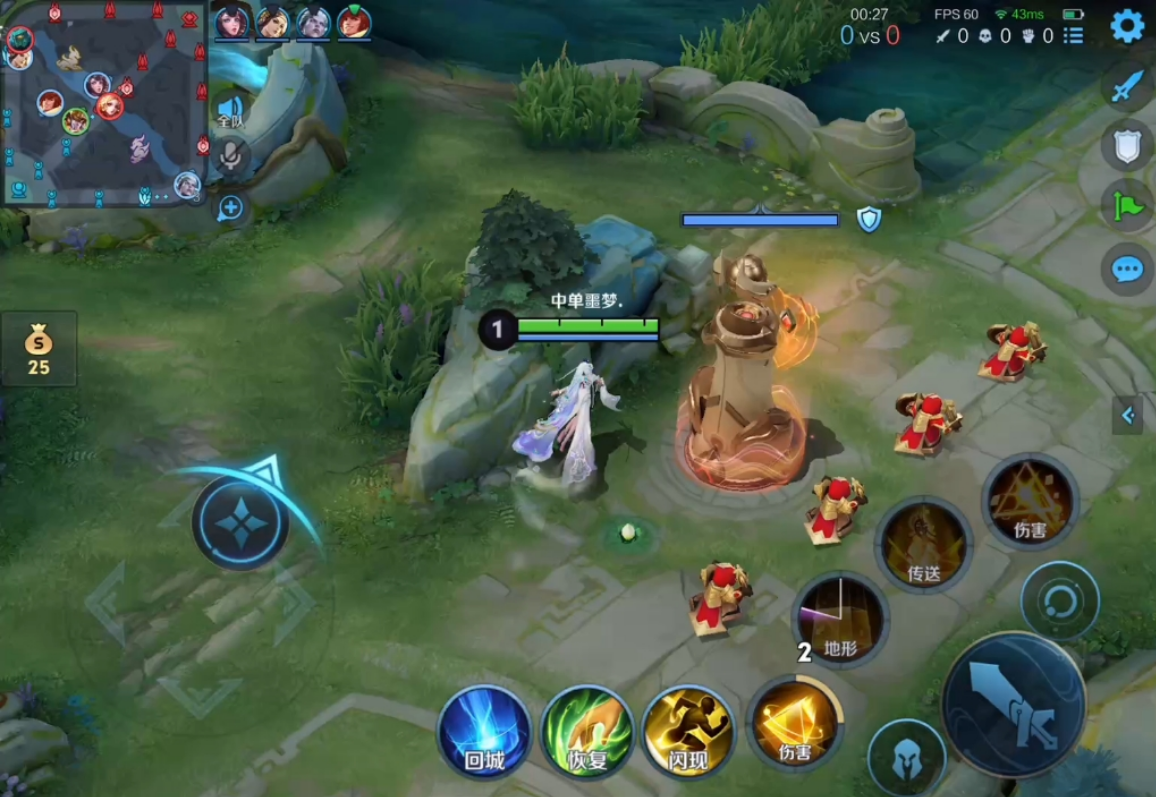Screen dimensions: 1156x797
Task: Expand the side panel arrow on right edge
Action: click(1128, 414)
